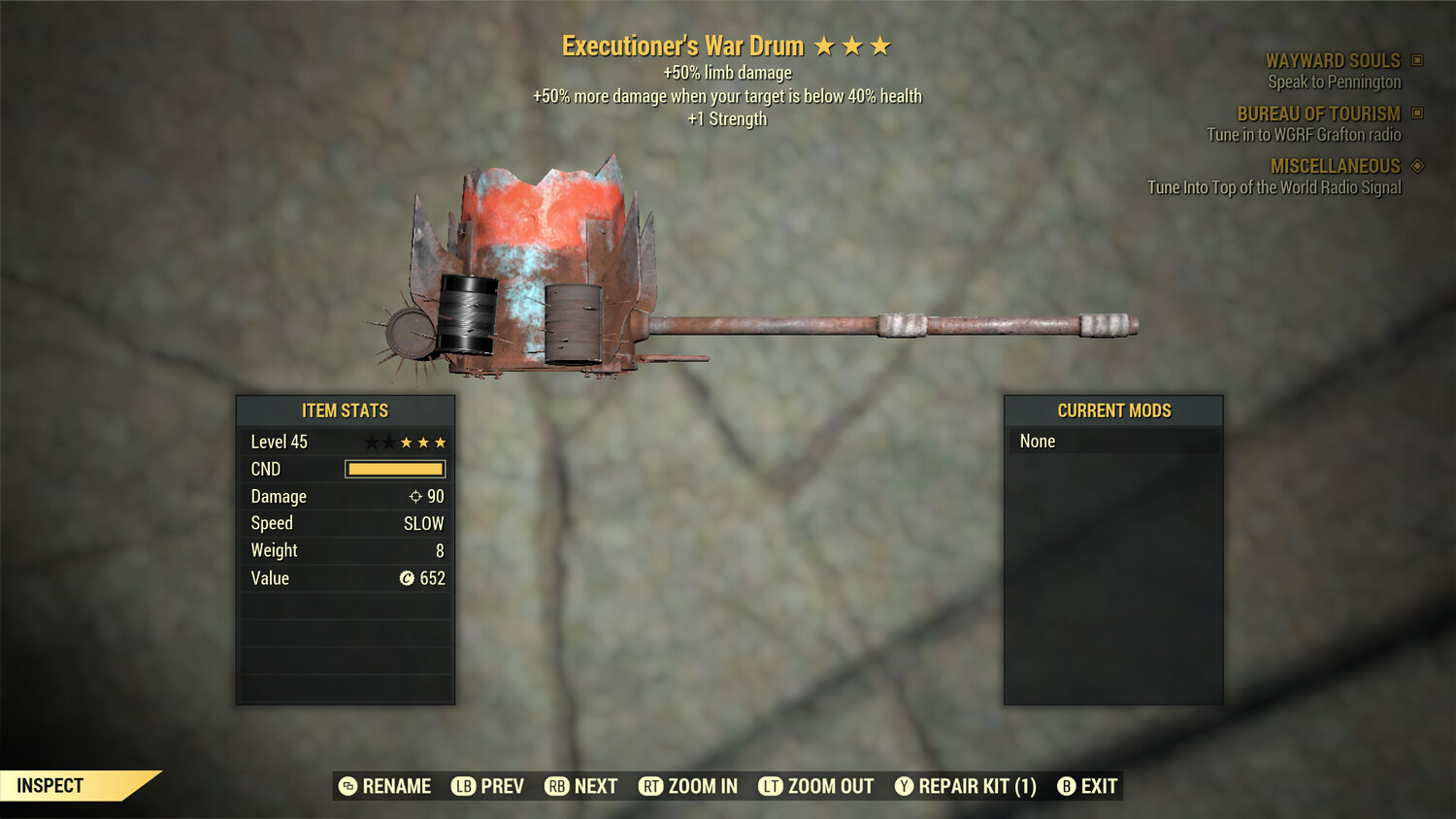
Task: Switch to the Inspect tab
Action: click(50, 785)
